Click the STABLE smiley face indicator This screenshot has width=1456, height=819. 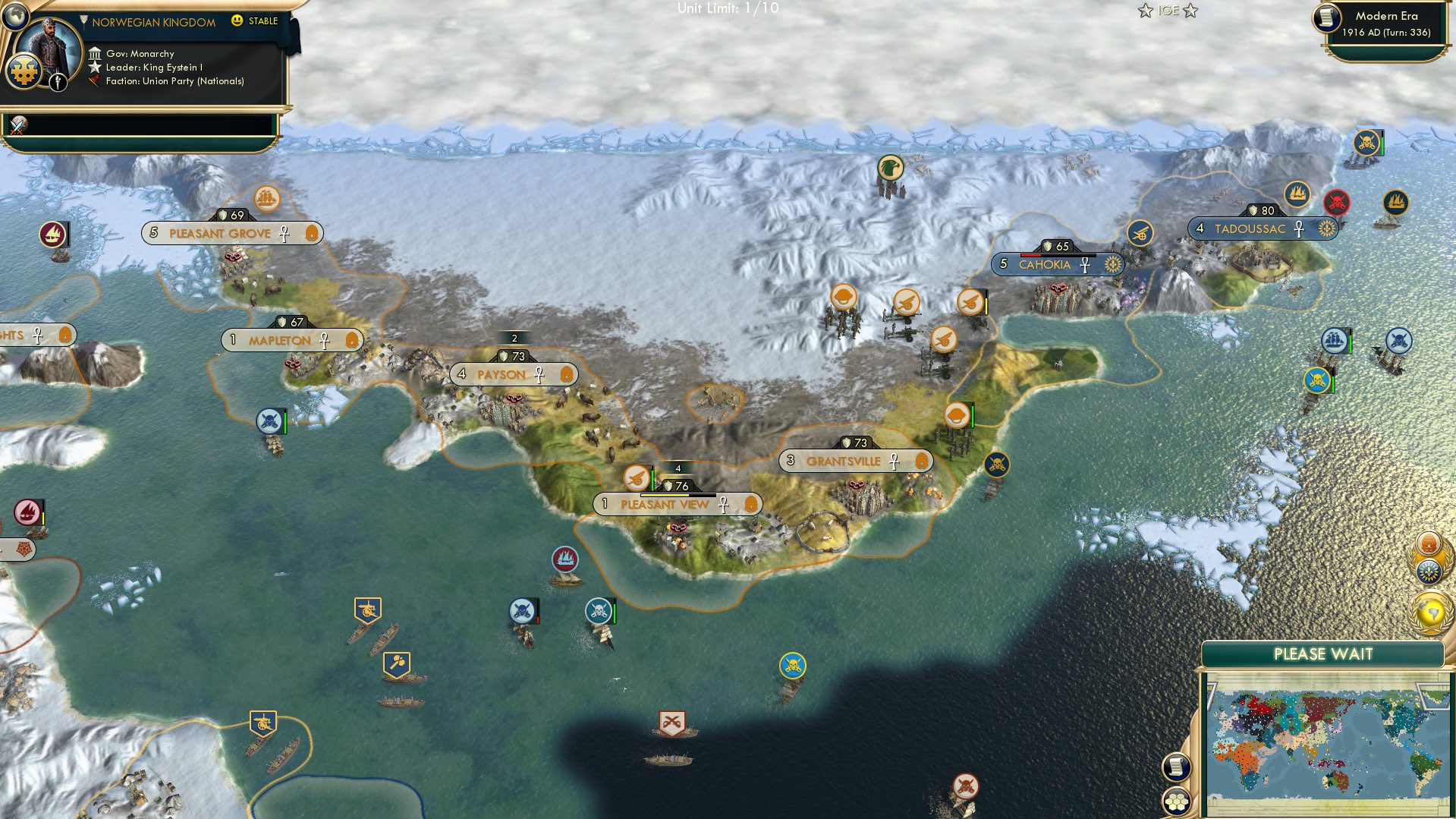pos(238,21)
